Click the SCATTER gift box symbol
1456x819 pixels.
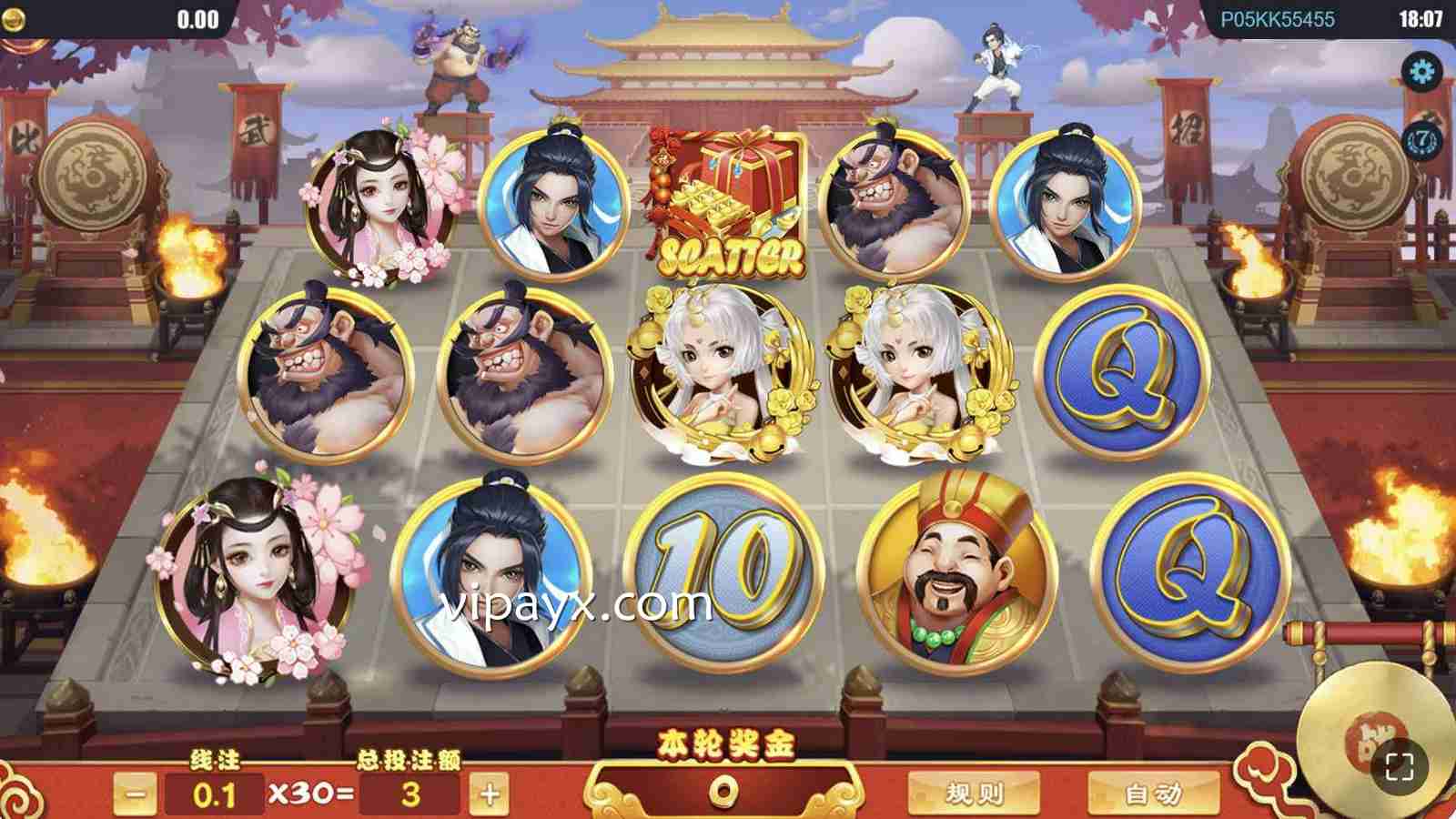[727, 200]
